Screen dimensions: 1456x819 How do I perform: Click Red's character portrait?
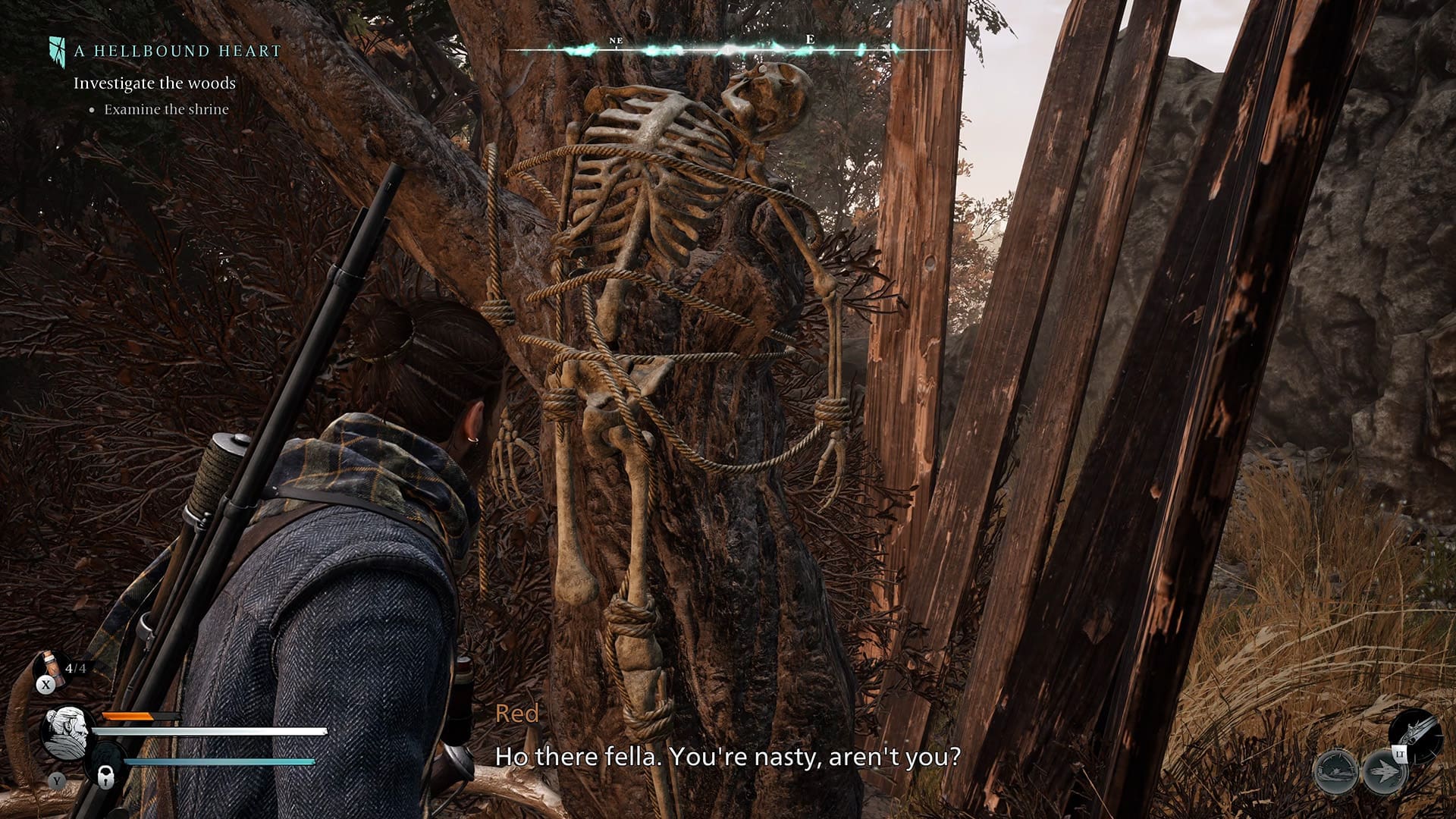pos(67,733)
